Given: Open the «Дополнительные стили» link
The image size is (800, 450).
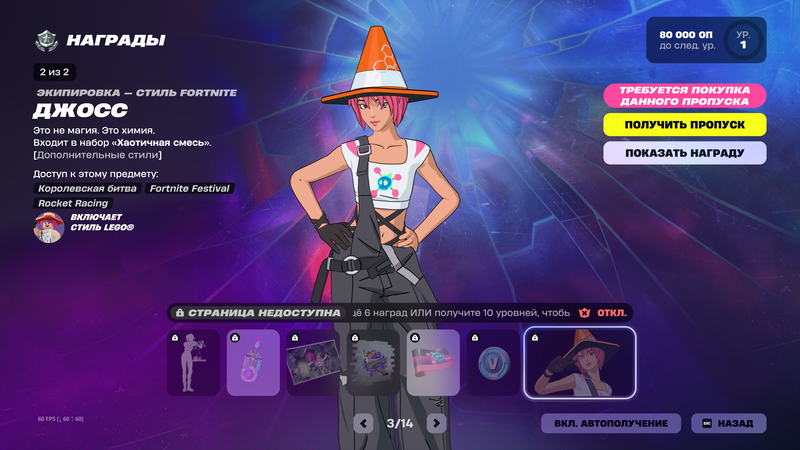Looking at the screenshot, I should pyautogui.click(x=97, y=155).
